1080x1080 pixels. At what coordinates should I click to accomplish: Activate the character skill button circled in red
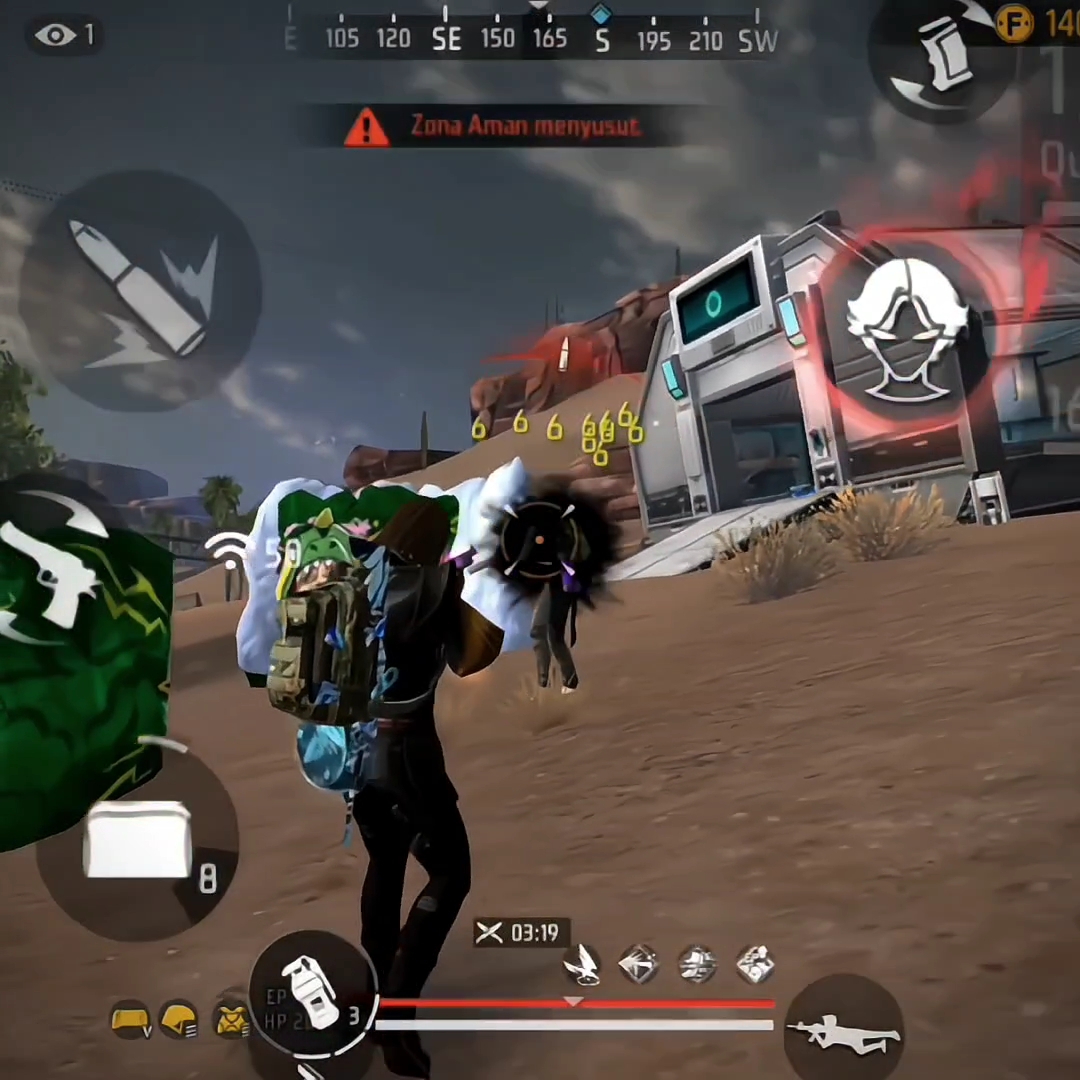(x=906, y=330)
